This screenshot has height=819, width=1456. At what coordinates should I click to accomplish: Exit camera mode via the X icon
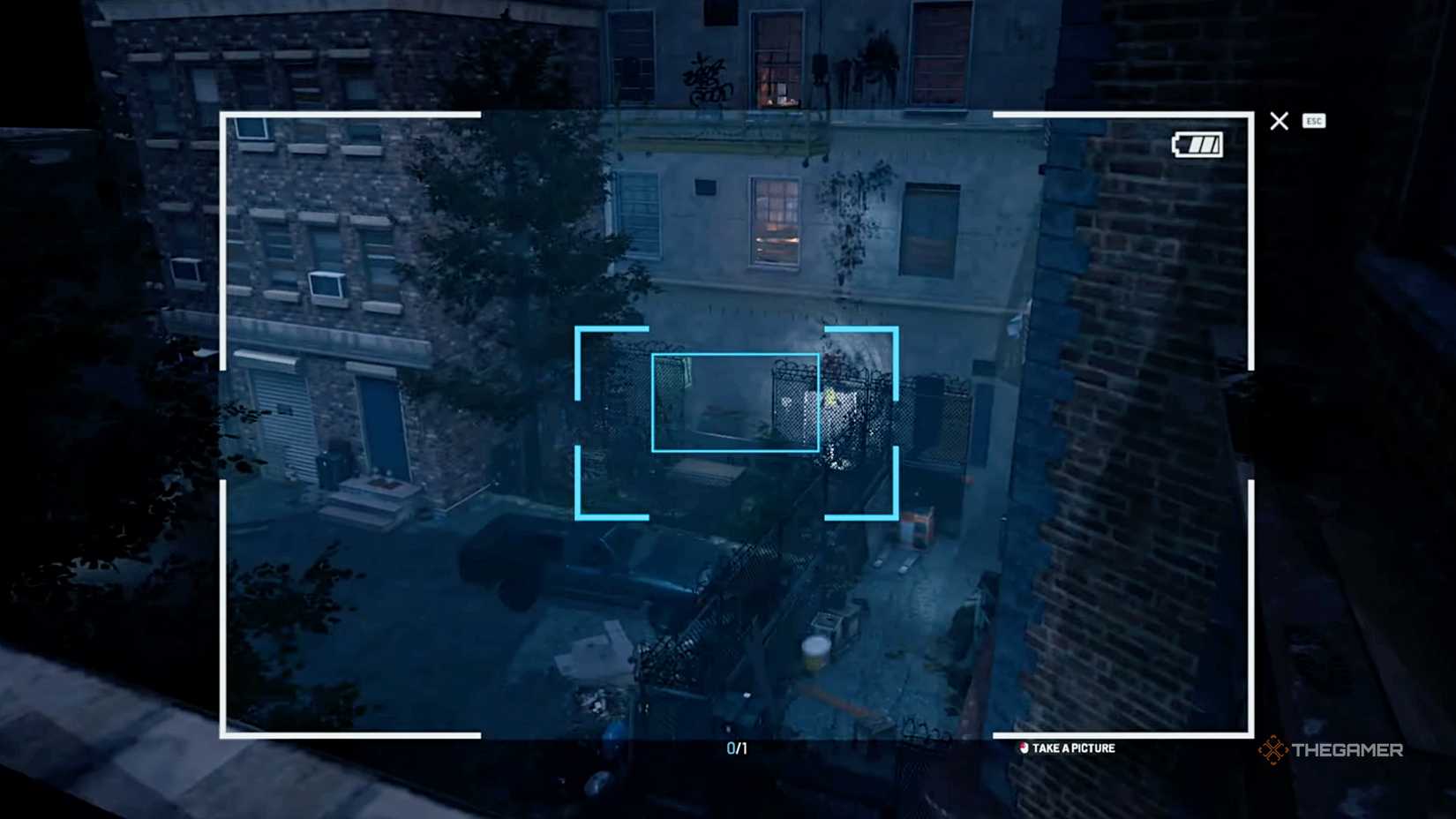click(x=1279, y=121)
